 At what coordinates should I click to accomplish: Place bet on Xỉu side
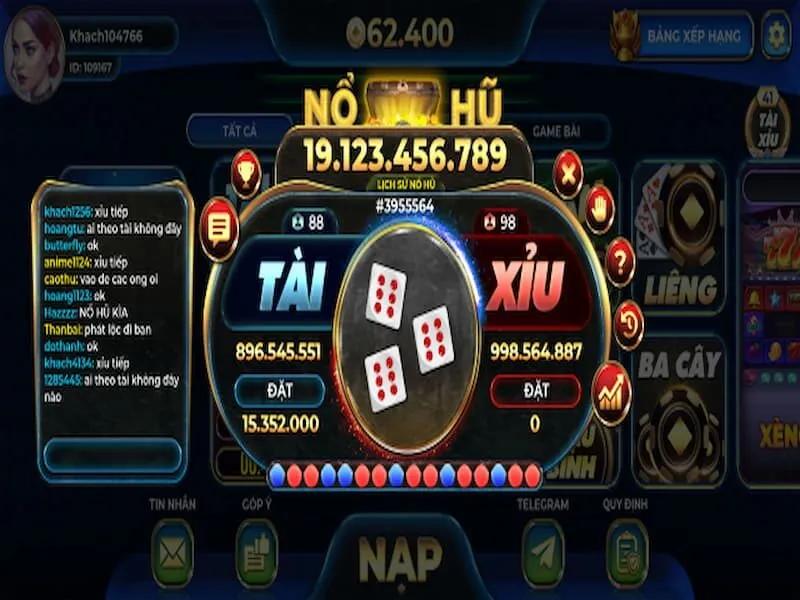point(535,390)
